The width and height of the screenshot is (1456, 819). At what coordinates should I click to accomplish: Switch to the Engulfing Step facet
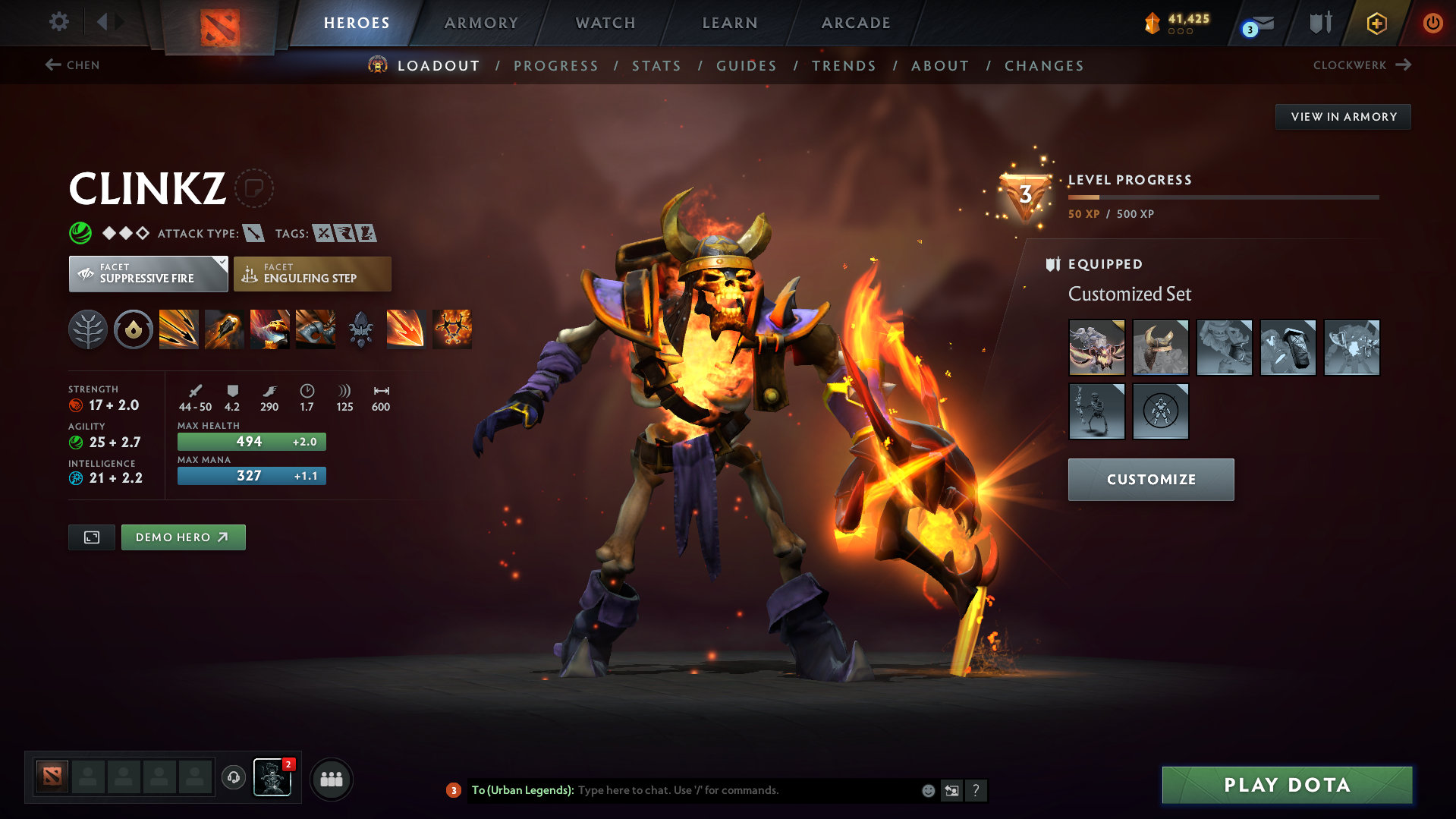pyautogui.click(x=311, y=273)
